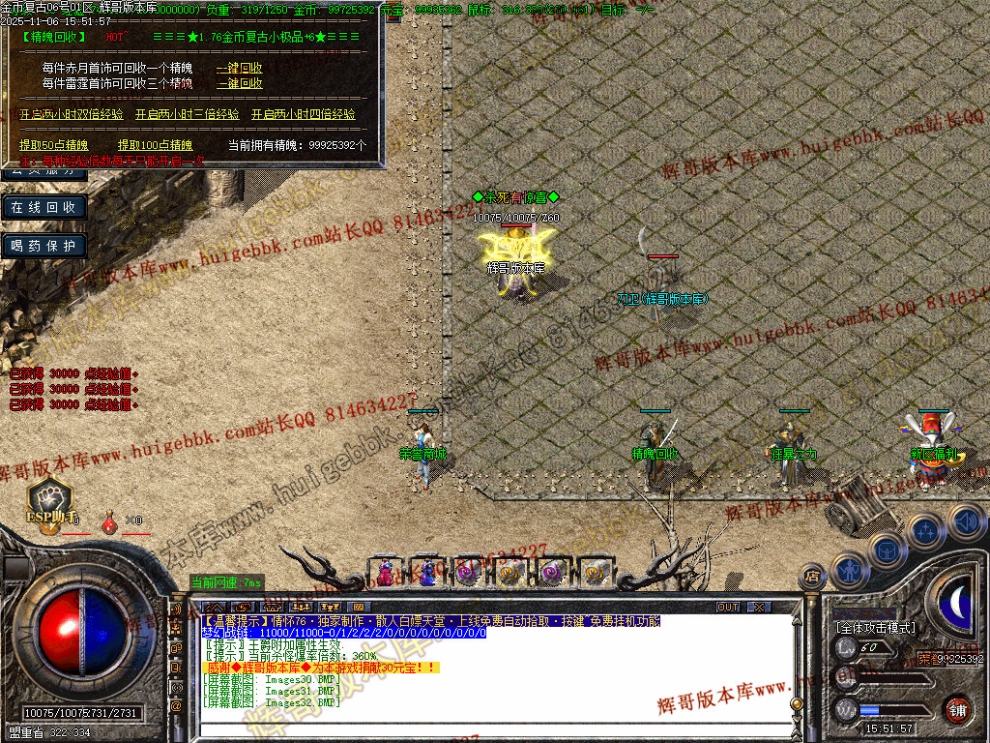Open the 喝药保护 potion protection button
990x743 pixels.
tap(43, 246)
